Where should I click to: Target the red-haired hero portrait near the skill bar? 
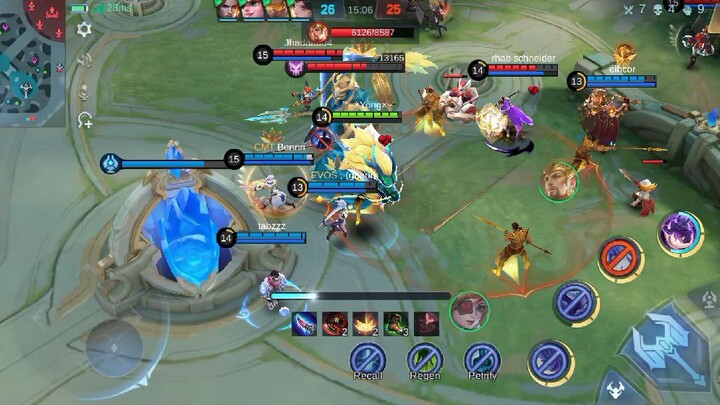point(468,310)
